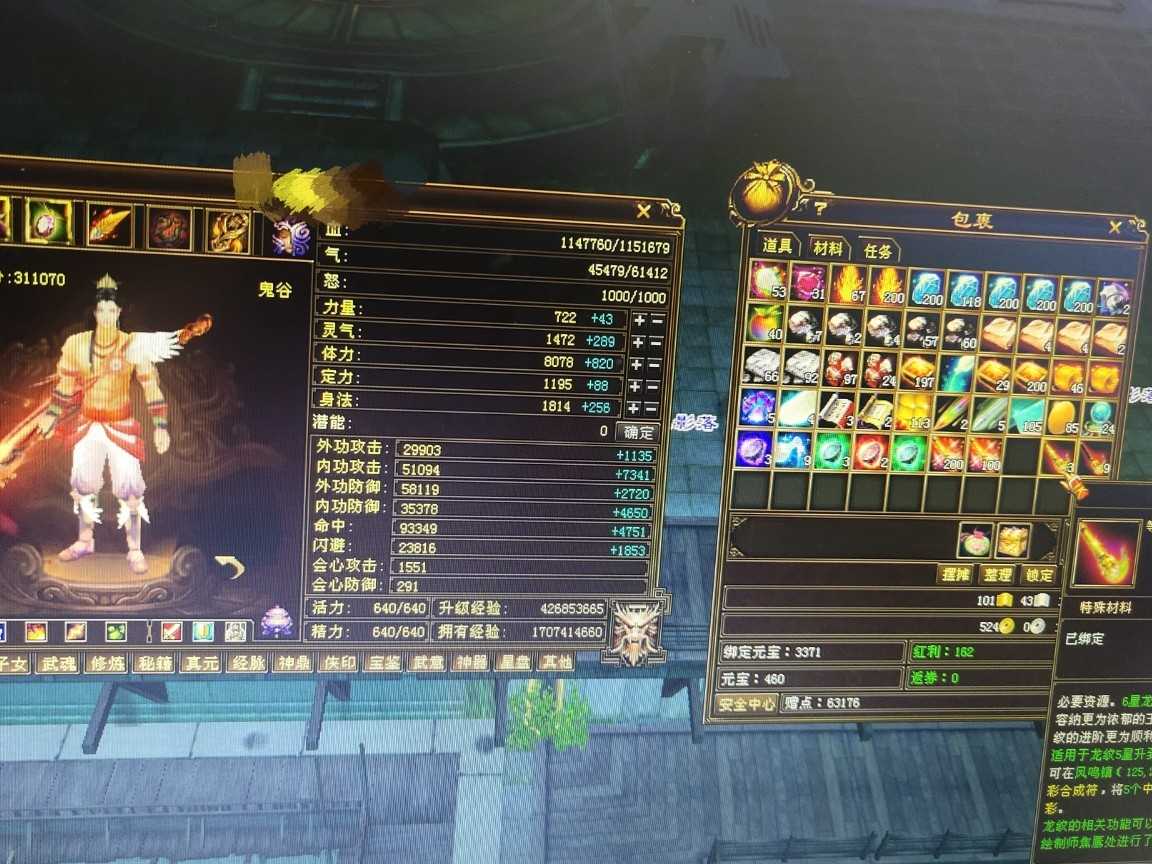Pick the gold ingot stack of 197
The height and width of the screenshot is (864, 1152).
pos(919,371)
